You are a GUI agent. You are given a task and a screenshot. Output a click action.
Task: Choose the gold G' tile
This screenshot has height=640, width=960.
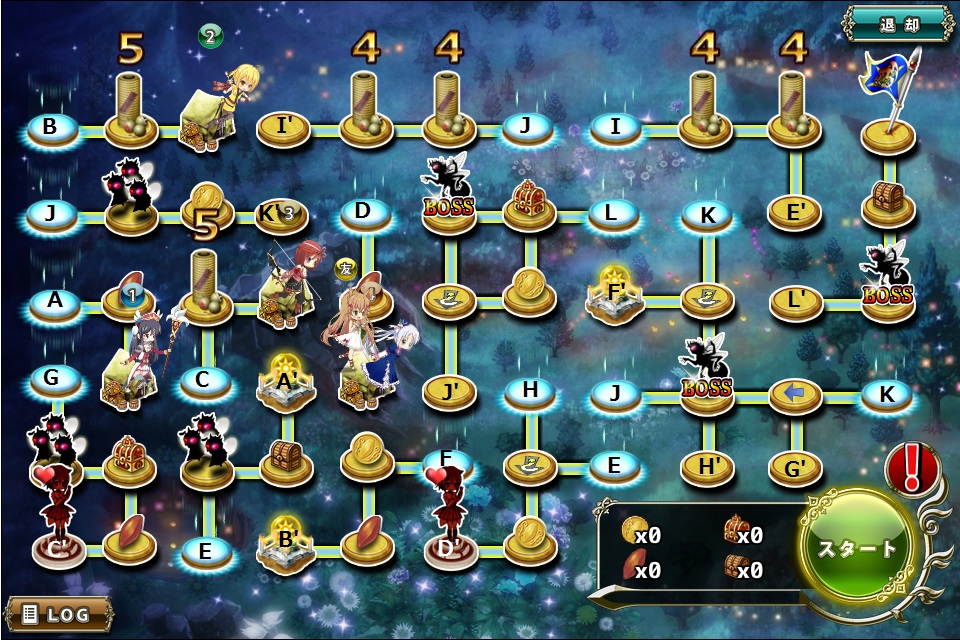794,465
